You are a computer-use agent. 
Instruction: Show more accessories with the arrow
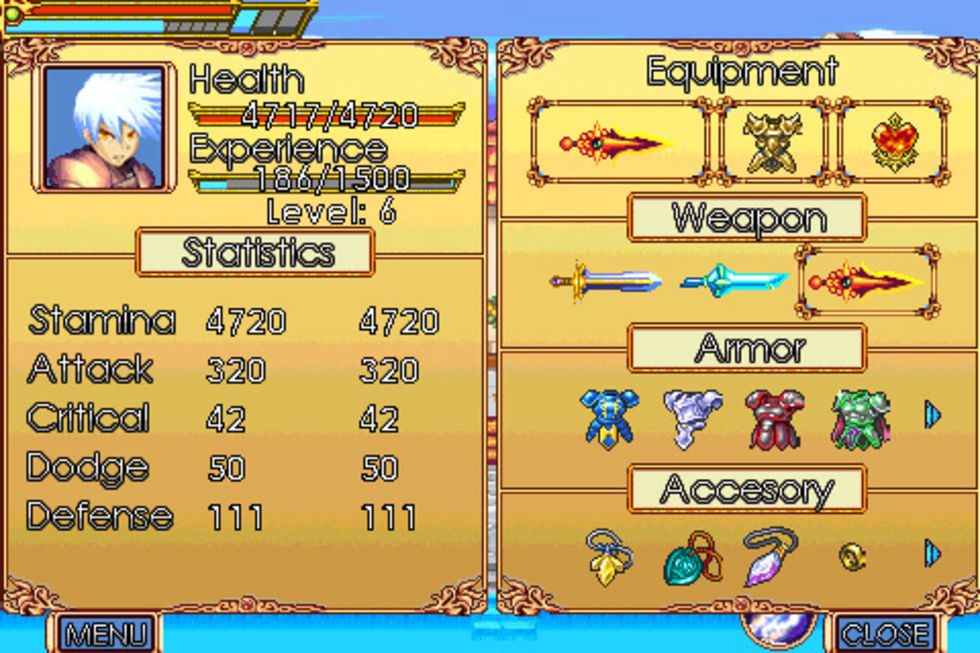(x=933, y=553)
